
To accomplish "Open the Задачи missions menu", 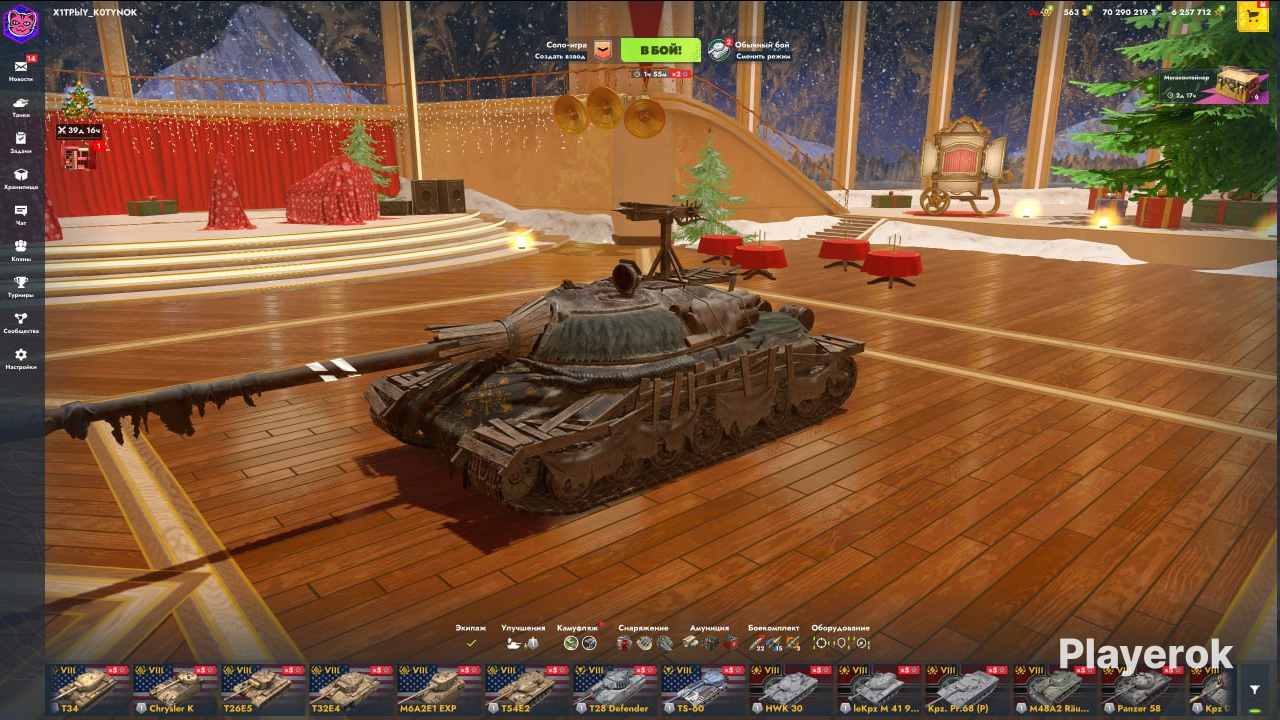I will point(21,141).
